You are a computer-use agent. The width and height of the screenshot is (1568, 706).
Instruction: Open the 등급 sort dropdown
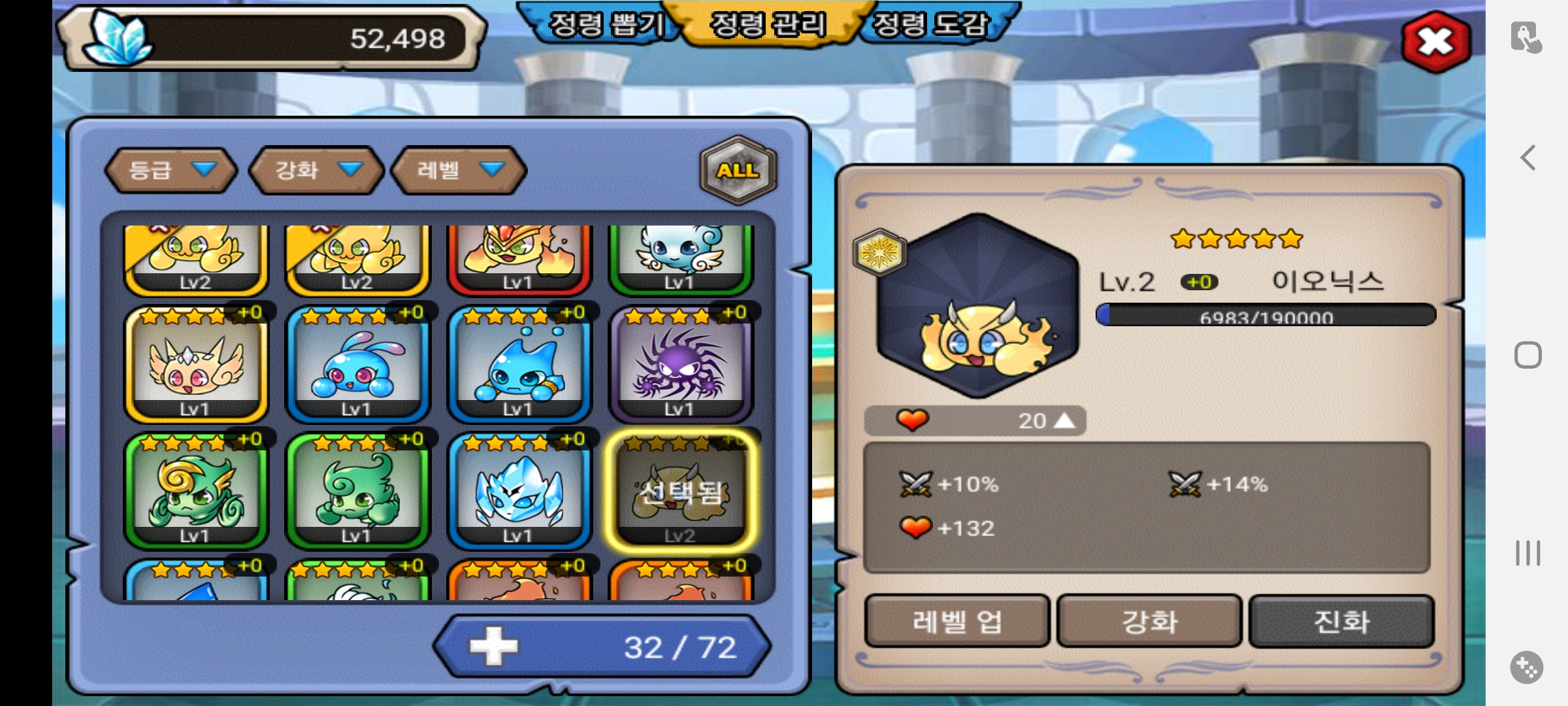[x=170, y=171]
